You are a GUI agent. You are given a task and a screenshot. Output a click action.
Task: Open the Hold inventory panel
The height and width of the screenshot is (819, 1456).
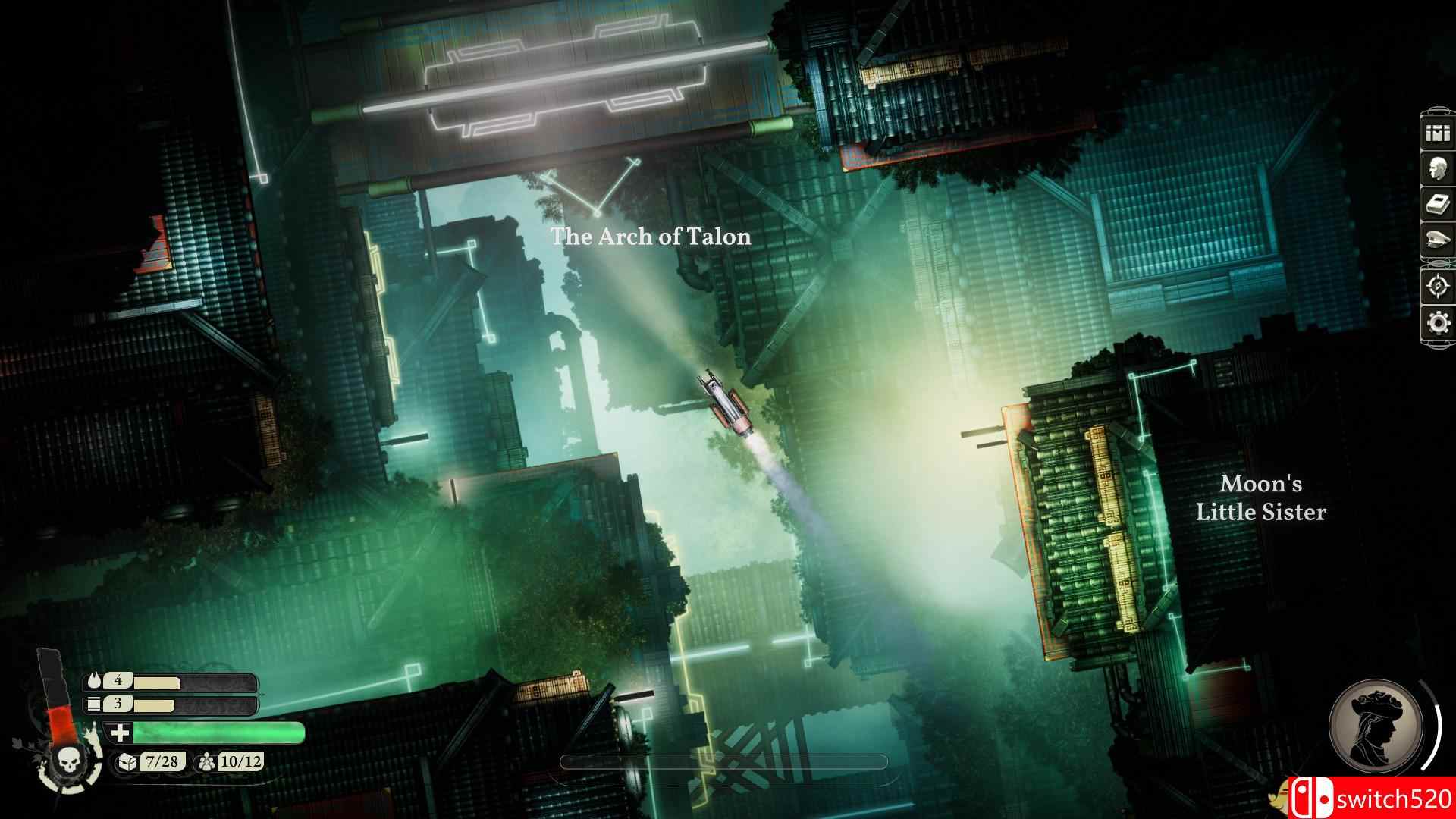click(1436, 133)
